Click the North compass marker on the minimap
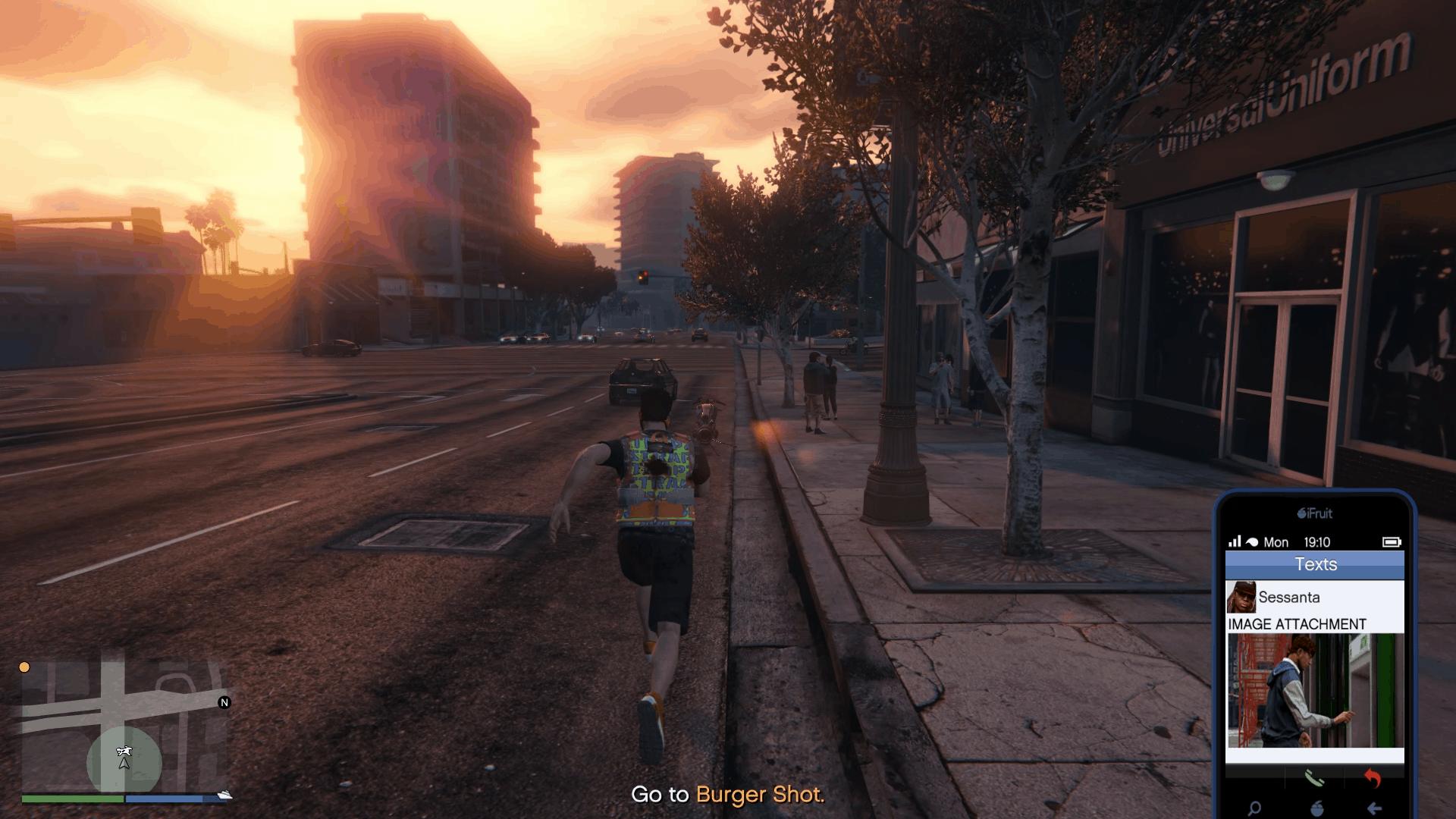Viewport: 1456px width, 819px height. point(224,703)
